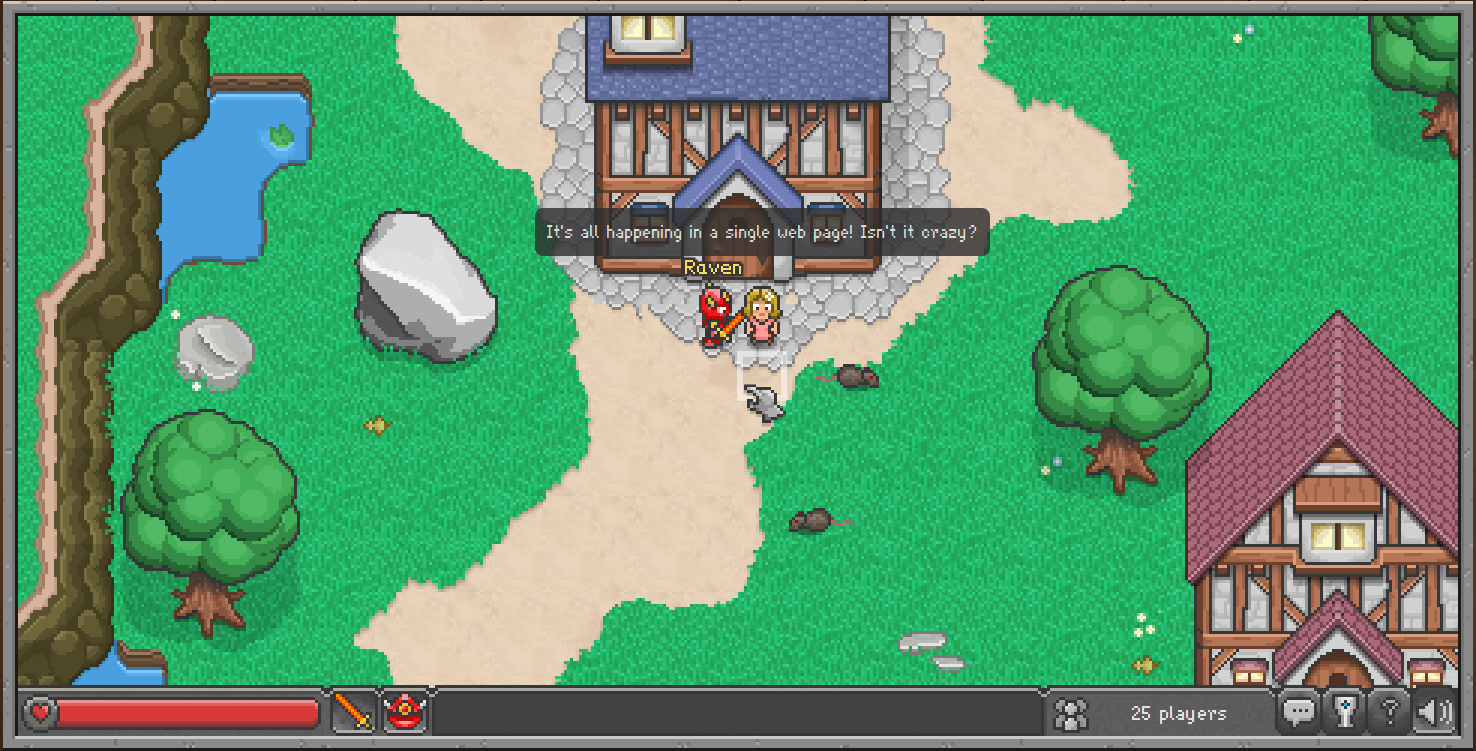This screenshot has height=751, width=1476.
Task: Click the question mark help icon
Action: click(x=1390, y=712)
